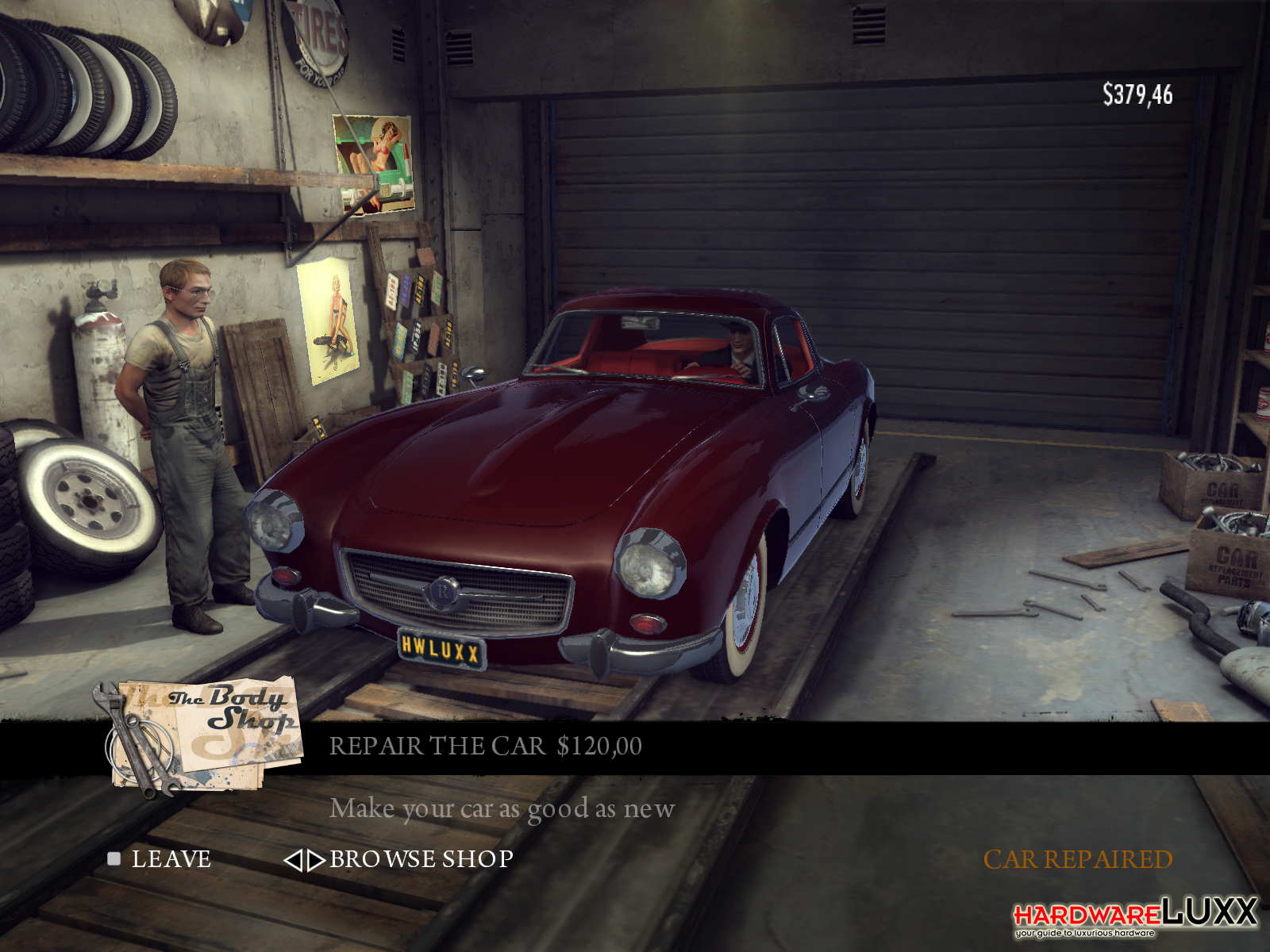This screenshot has width=1270, height=952.
Task: Browse shop to the next option
Action: (x=316, y=860)
